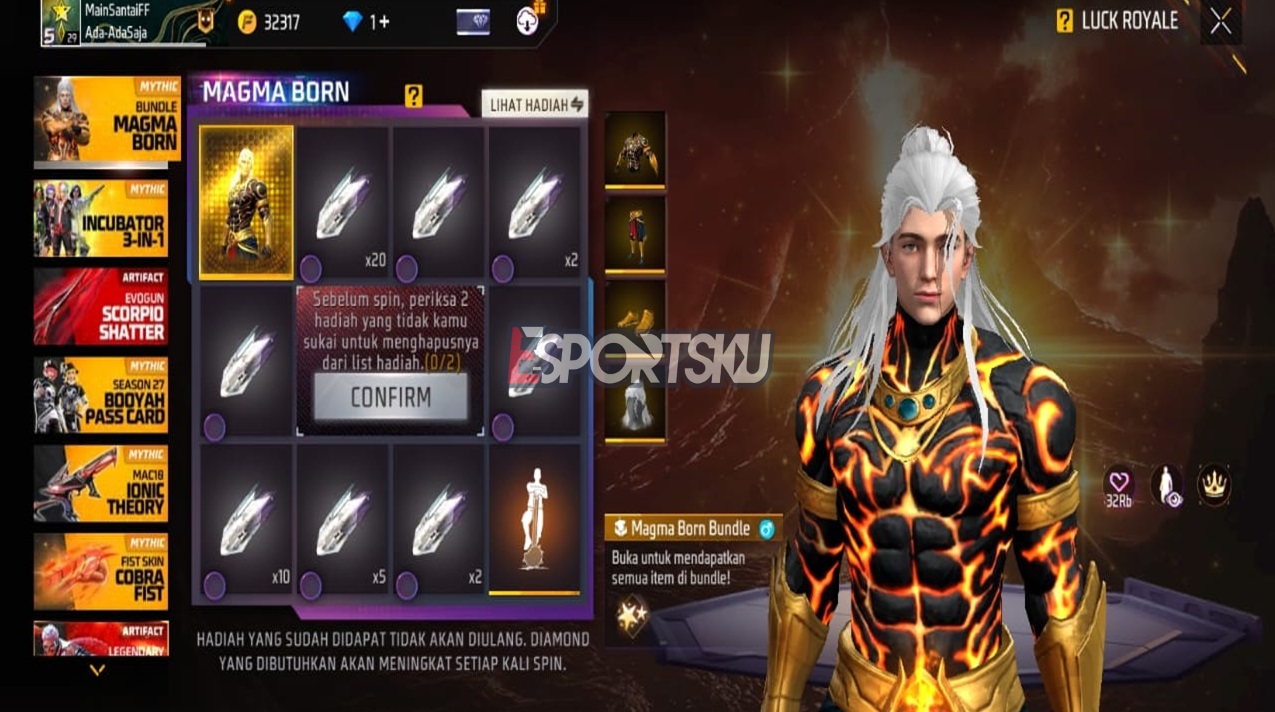Select the white statue emote prize tile
Image resolution: width=1275 pixels, height=712 pixels.
point(534,519)
